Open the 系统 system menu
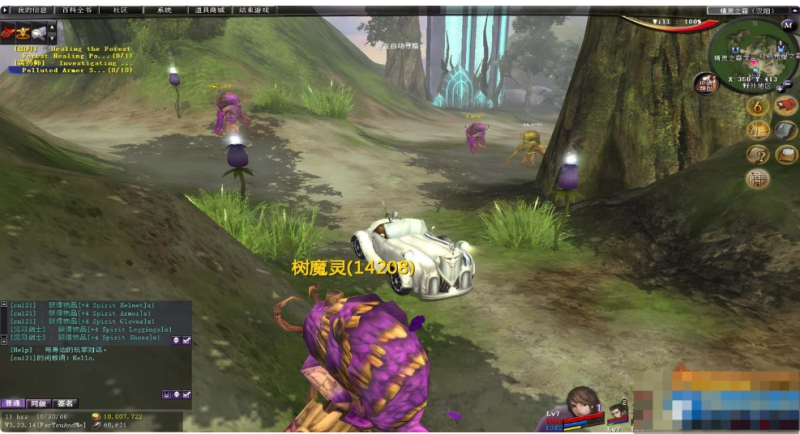 pyautogui.click(x=164, y=10)
